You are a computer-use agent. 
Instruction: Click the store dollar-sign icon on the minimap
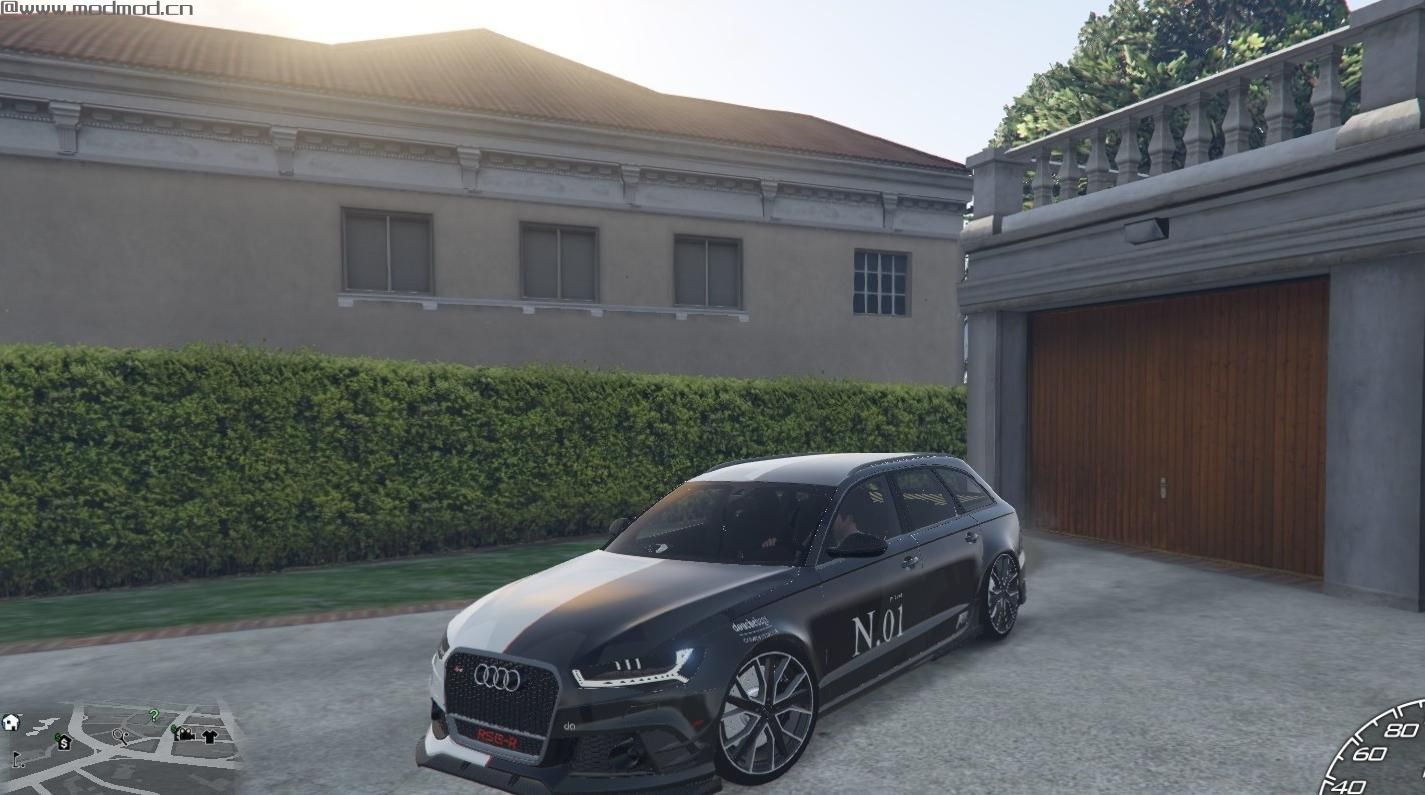64,743
